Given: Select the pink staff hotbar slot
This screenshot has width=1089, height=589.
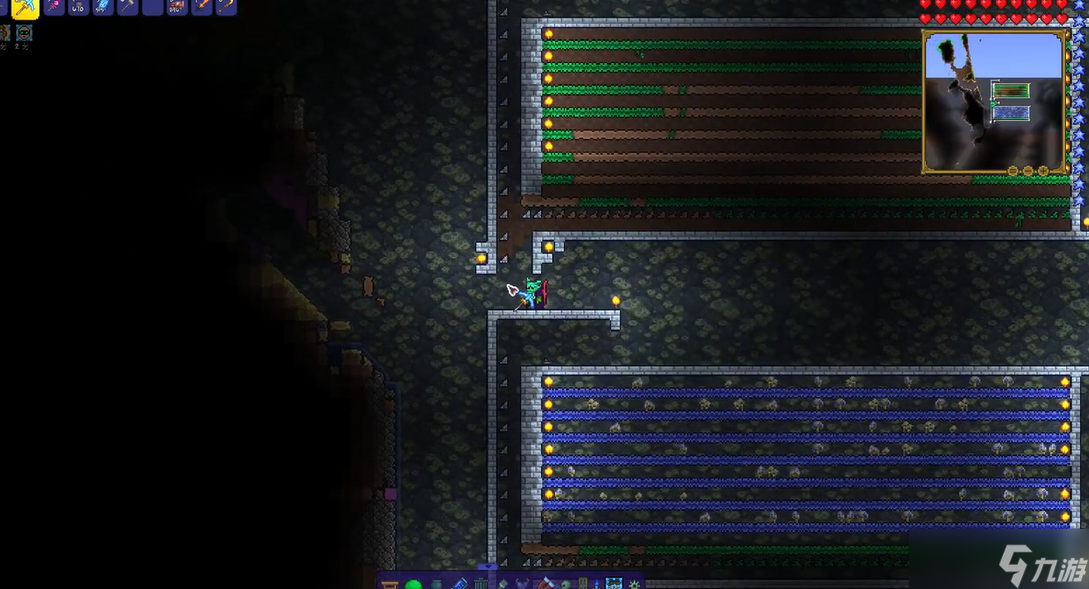Looking at the screenshot, I should click(53, 7).
